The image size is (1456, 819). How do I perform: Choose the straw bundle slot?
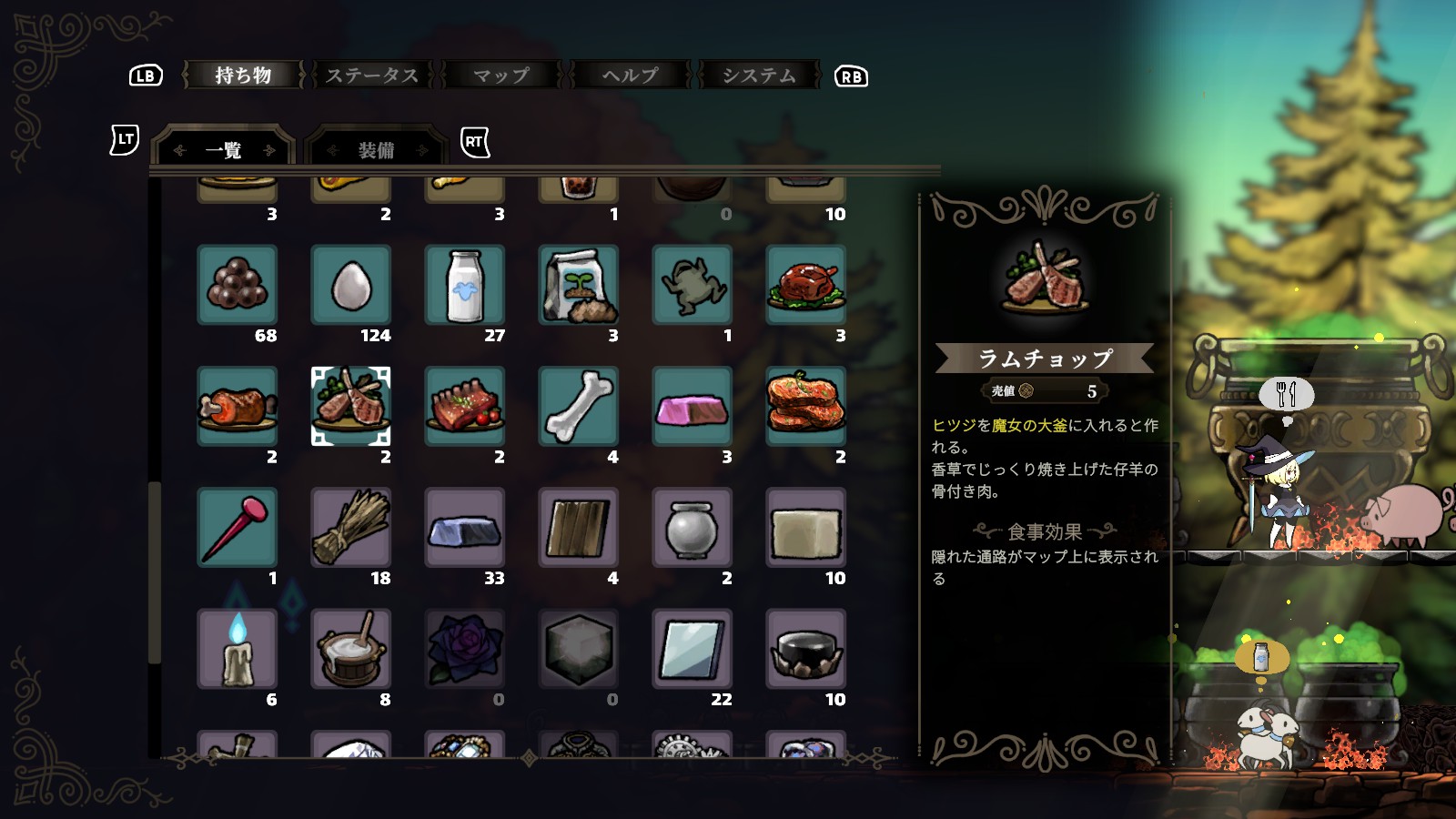tap(350, 528)
